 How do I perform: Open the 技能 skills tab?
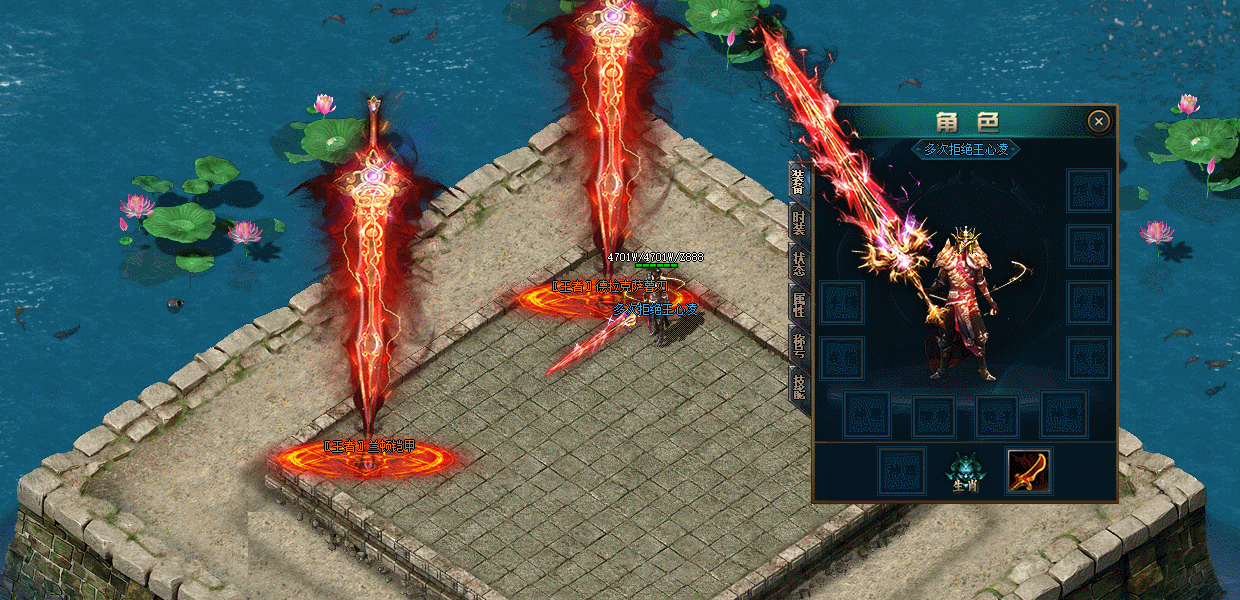(x=799, y=387)
